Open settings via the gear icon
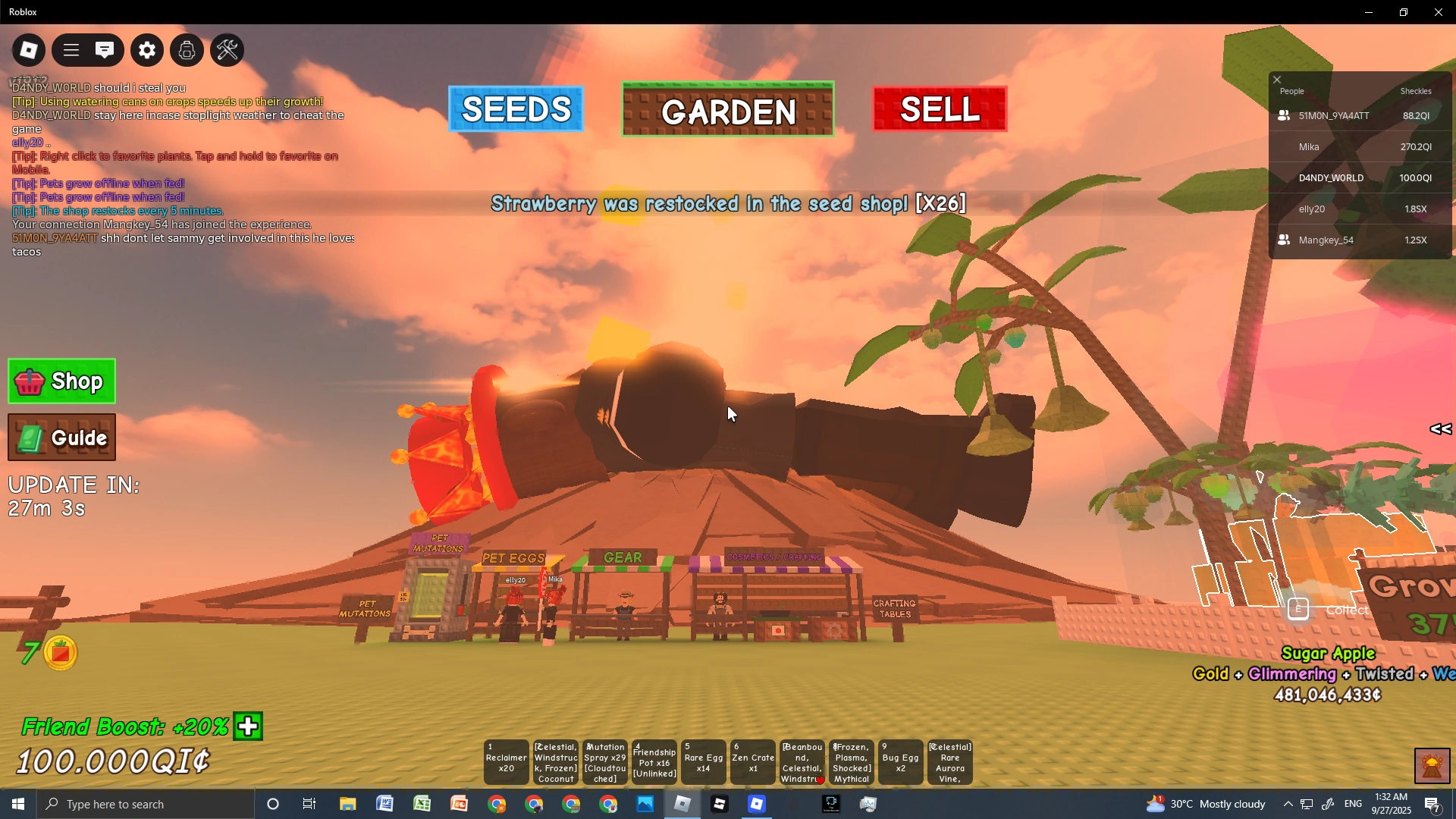The width and height of the screenshot is (1456, 819). pyautogui.click(x=146, y=49)
